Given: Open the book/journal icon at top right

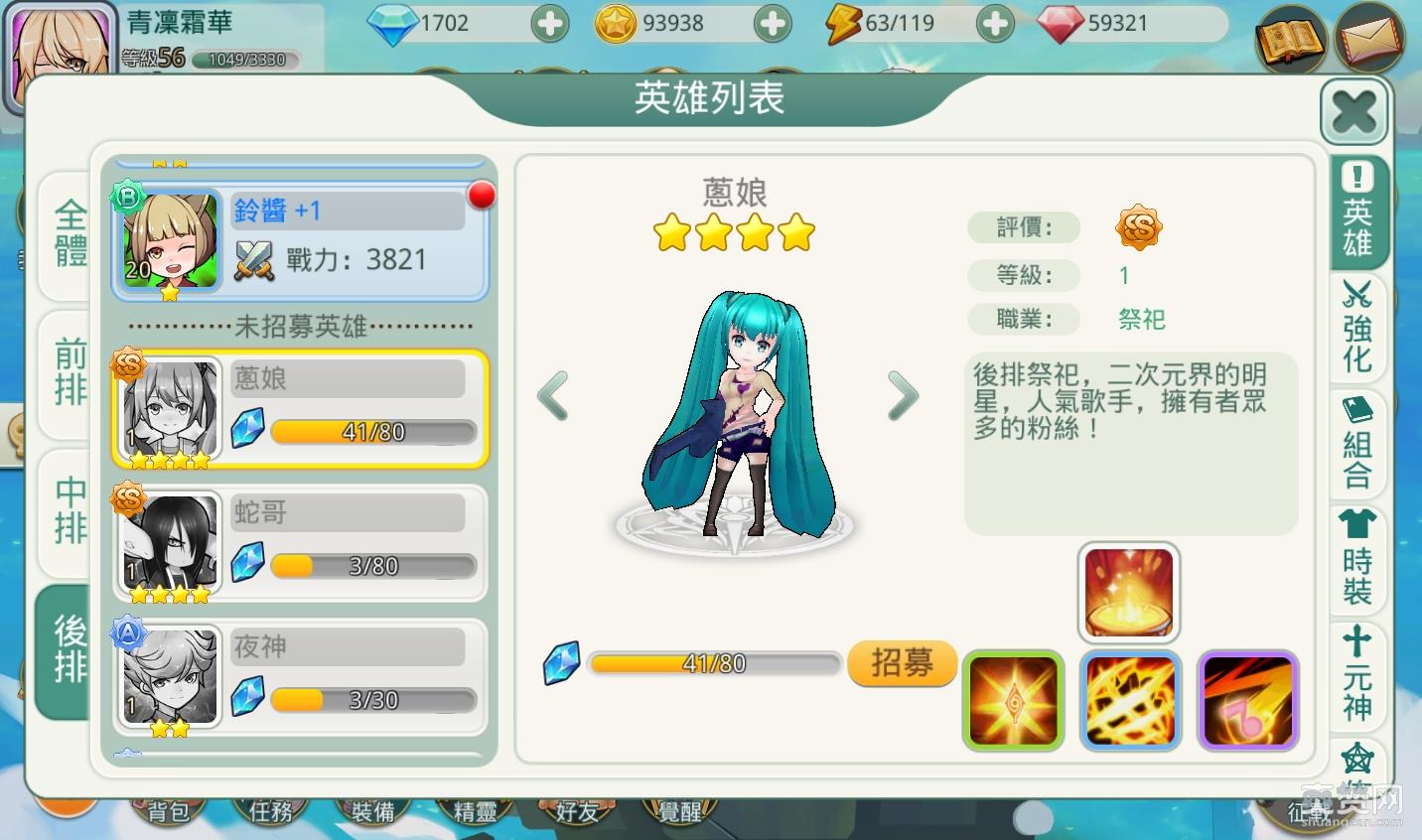Looking at the screenshot, I should pos(1293,42).
